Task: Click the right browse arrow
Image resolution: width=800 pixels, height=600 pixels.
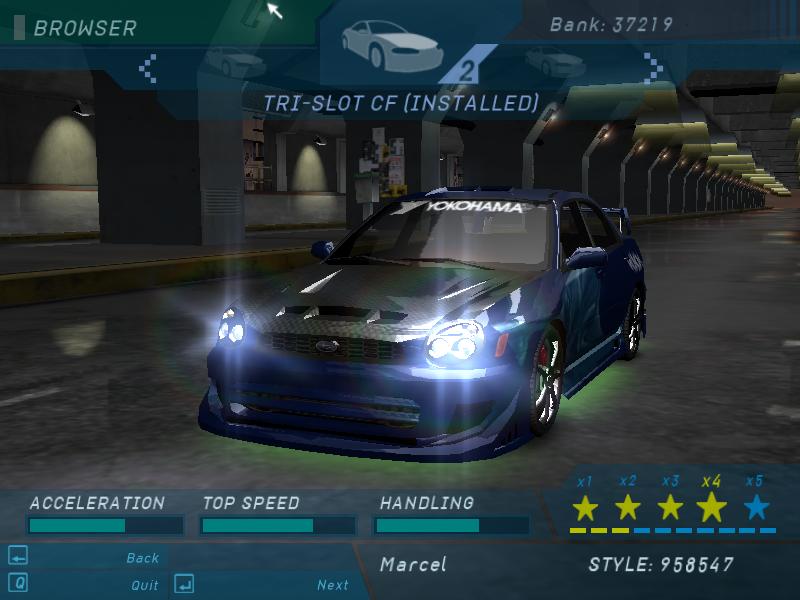Action: click(x=654, y=68)
